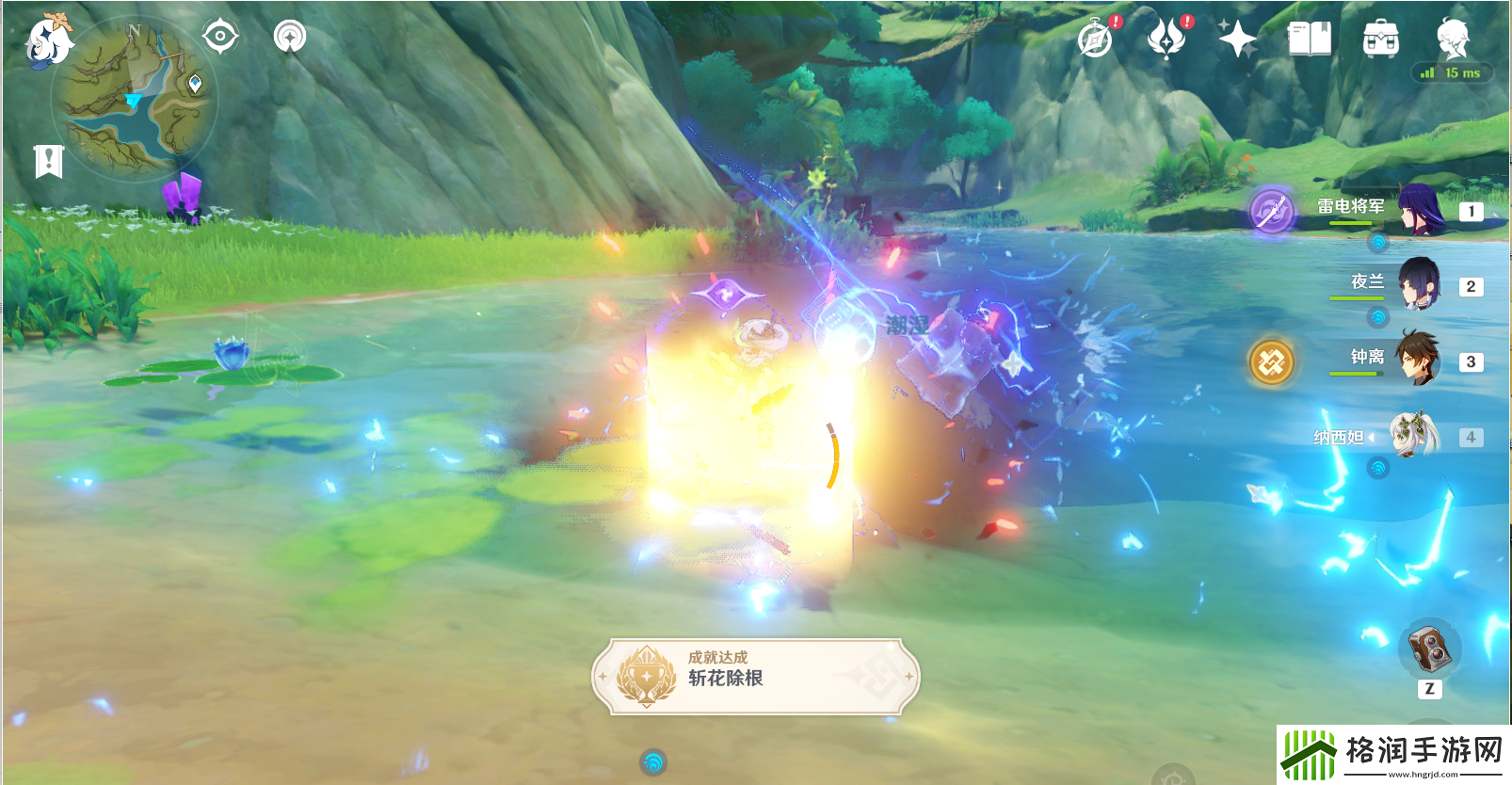Switch to party member 雷电将军
The image size is (1512, 785).
[1421, 209]
